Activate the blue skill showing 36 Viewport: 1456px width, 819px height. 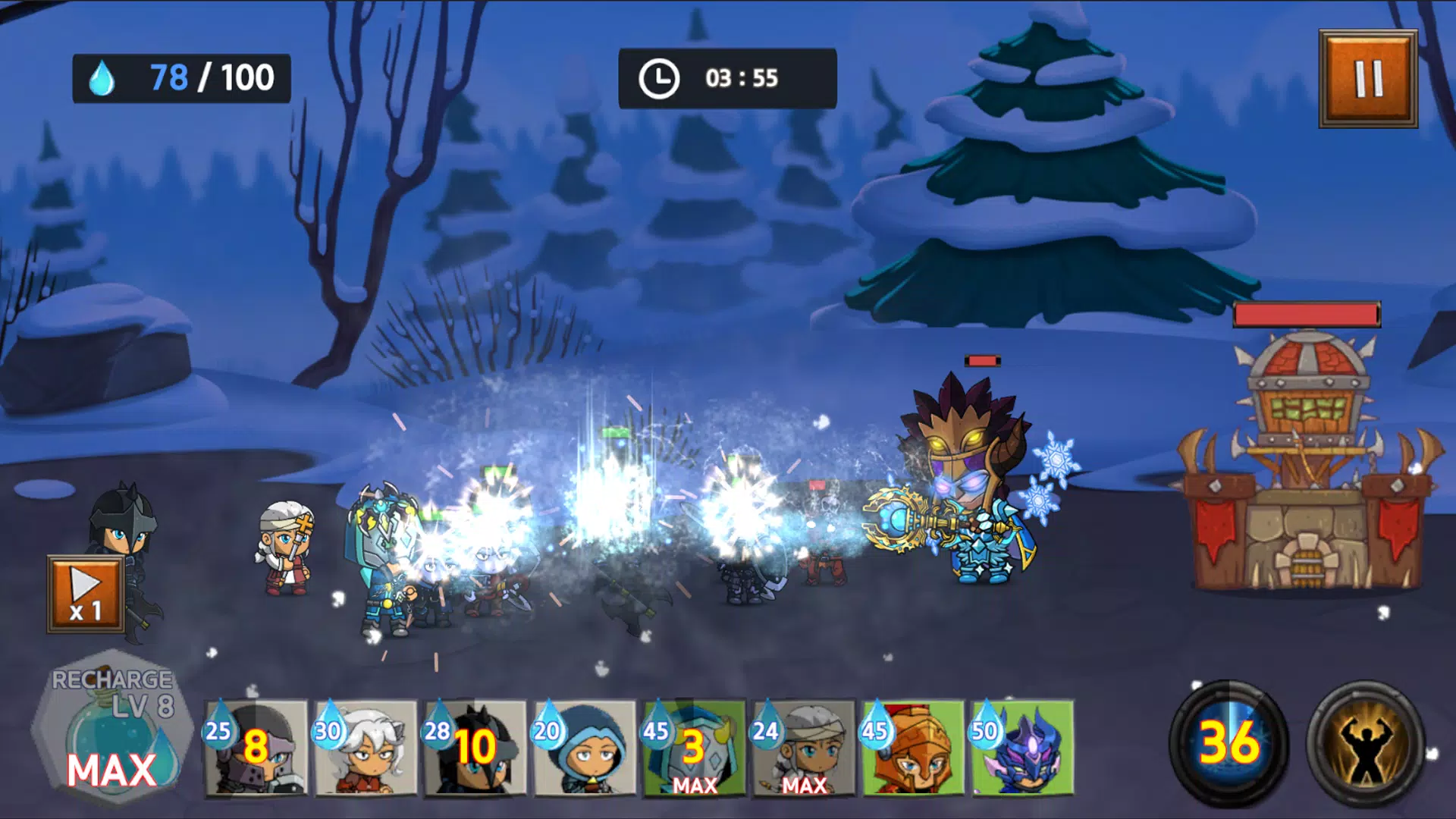pos(1228,743)
